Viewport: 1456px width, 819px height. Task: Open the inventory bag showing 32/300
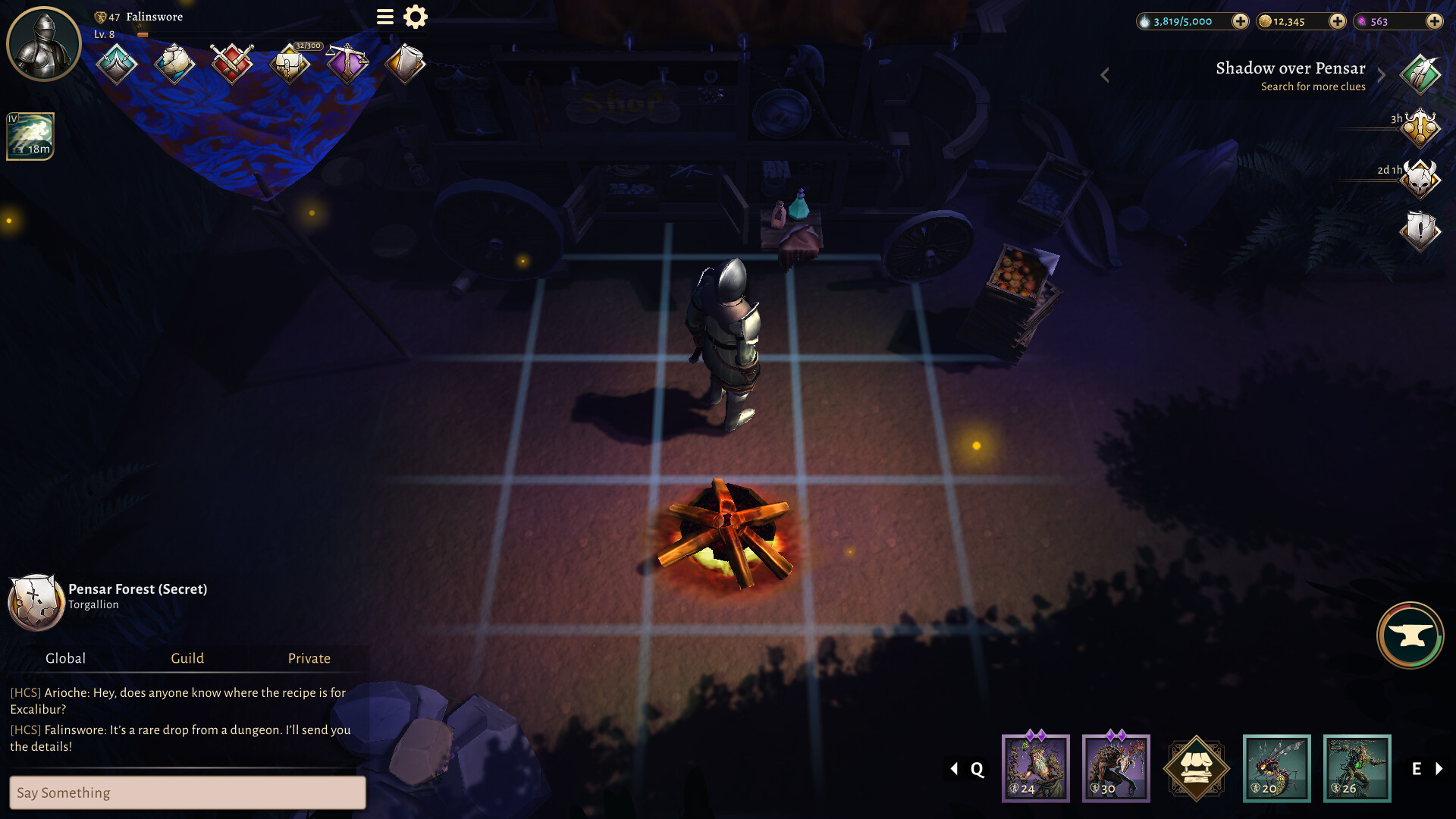[288, 64]
